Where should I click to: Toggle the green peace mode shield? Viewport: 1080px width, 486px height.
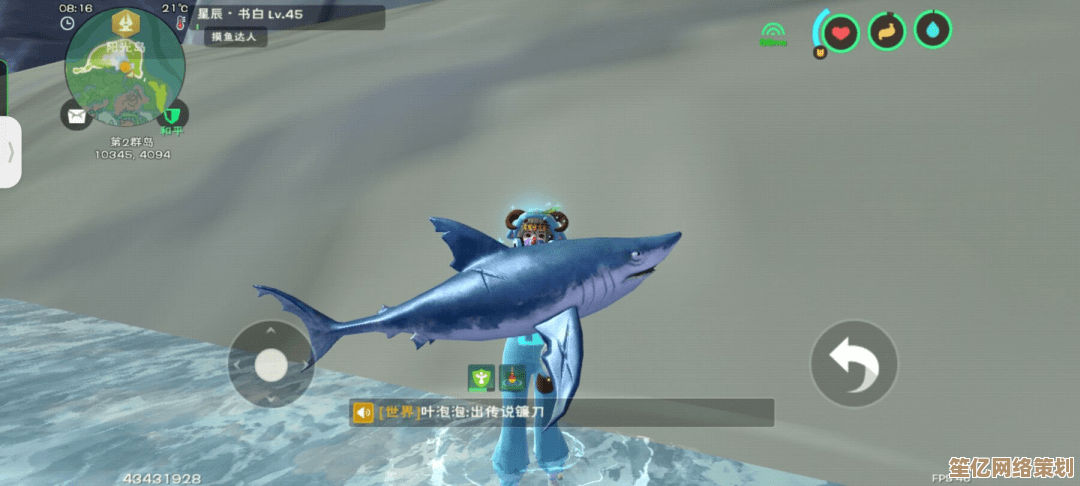pos(174,116)
